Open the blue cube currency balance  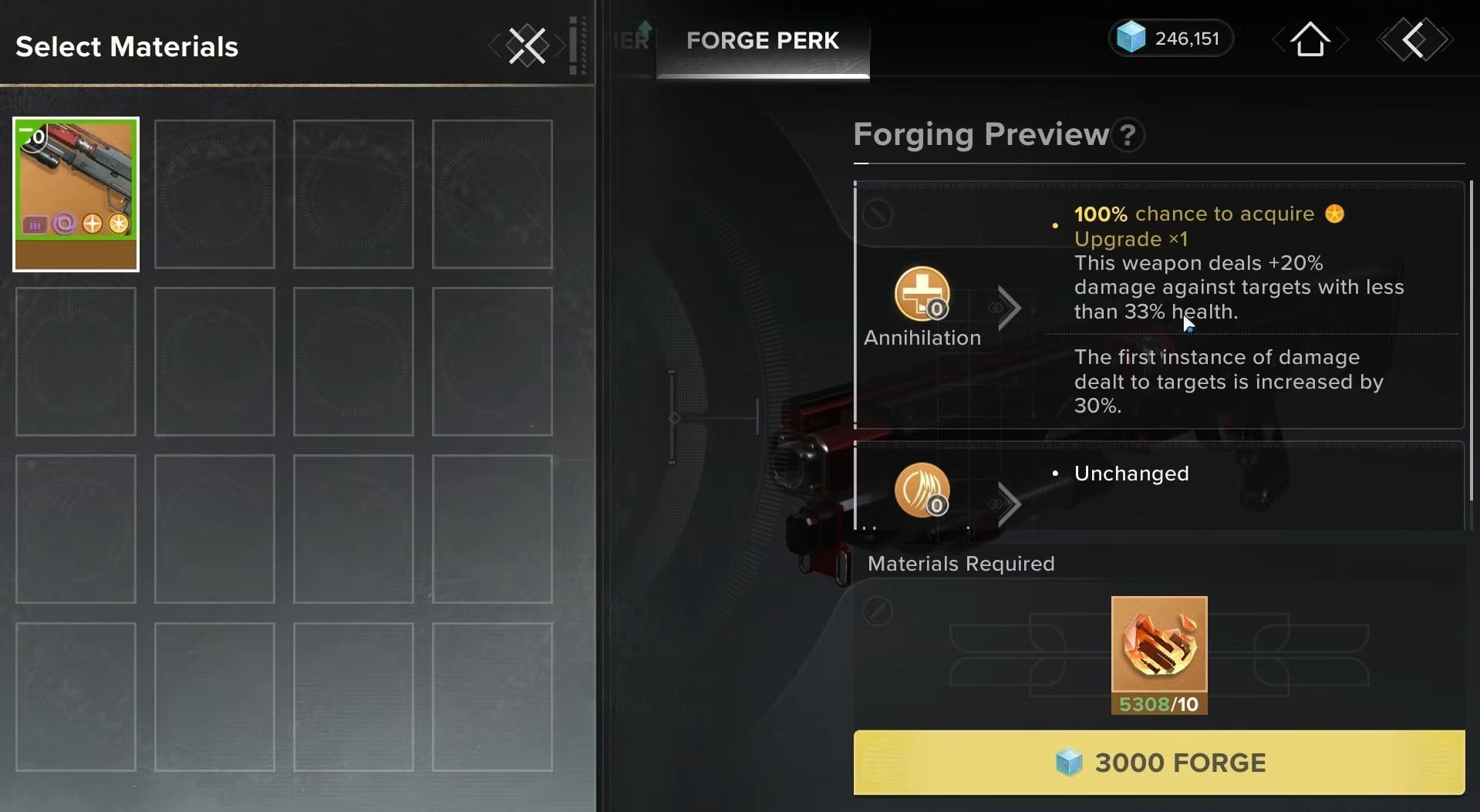coord(1170,39)
